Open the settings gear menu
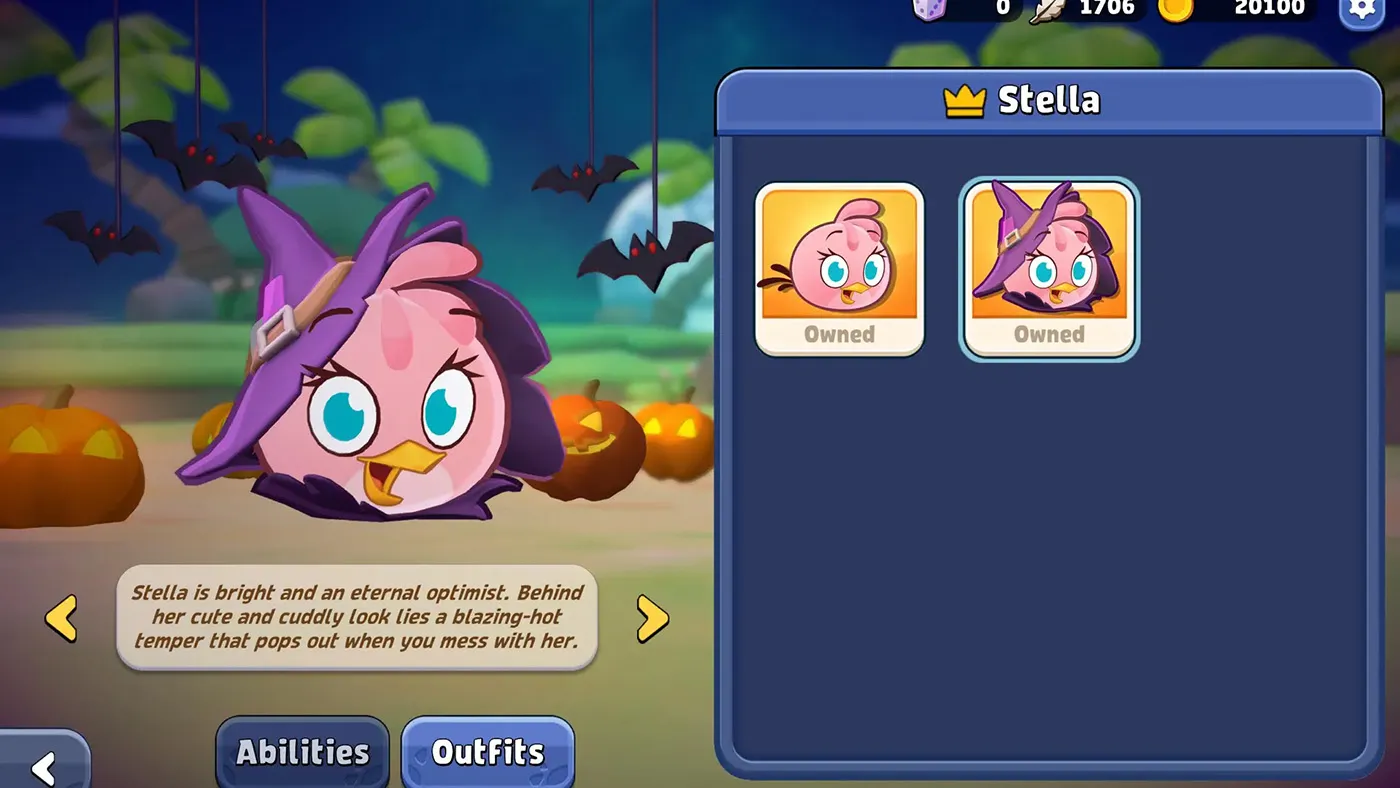Screen dimensions: 1400x788 tap(1361, 9)
